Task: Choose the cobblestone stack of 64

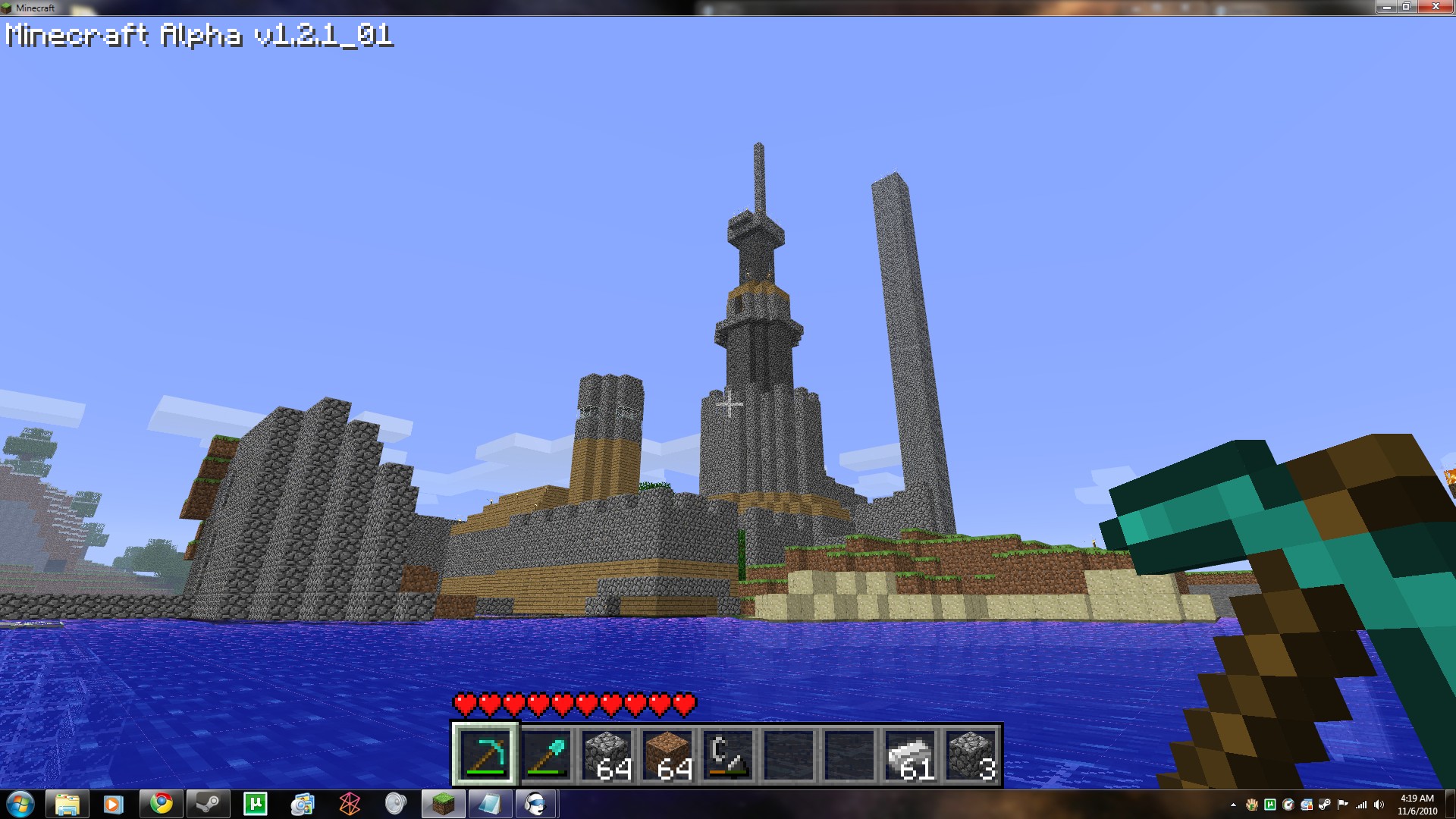Action: (x=607, y=755)
